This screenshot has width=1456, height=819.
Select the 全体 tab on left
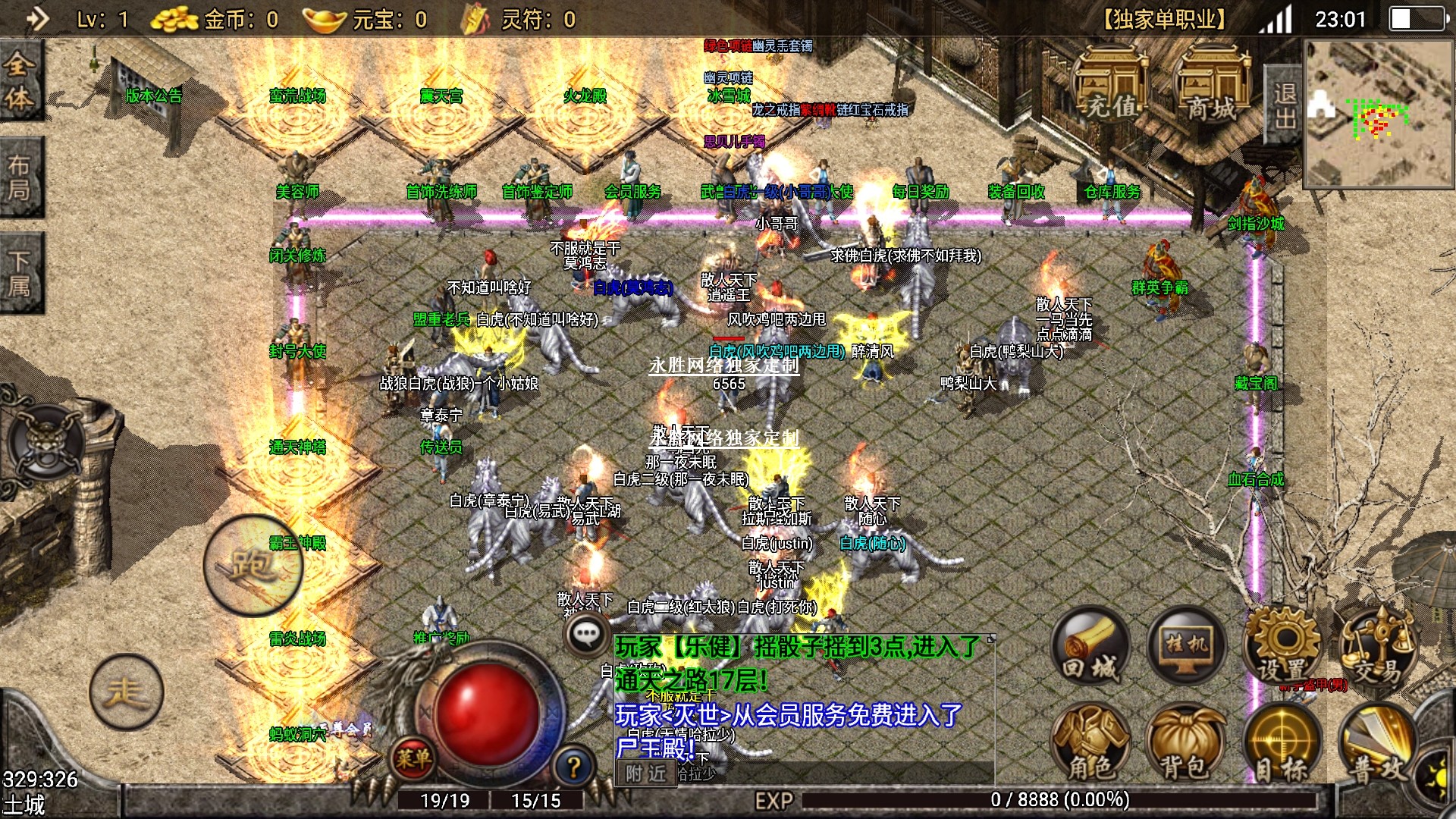pos(20,80)
